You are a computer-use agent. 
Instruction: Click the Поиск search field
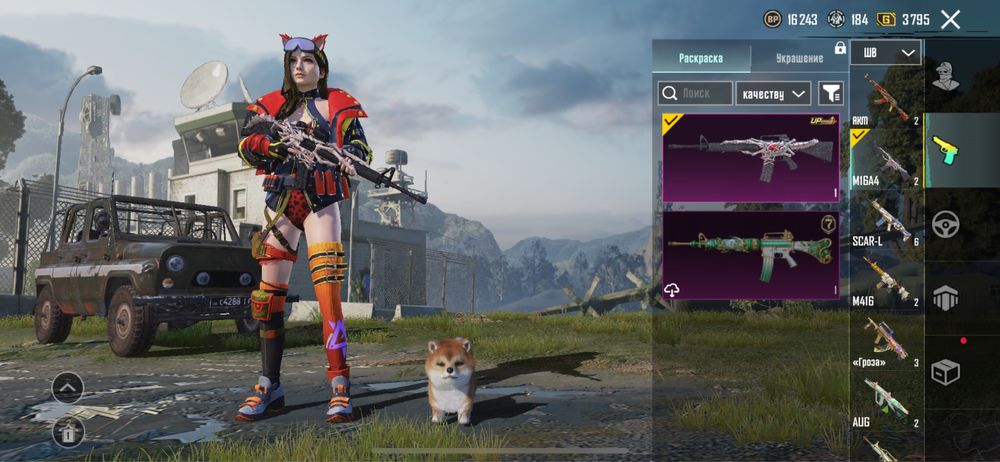tap(695, 93)
